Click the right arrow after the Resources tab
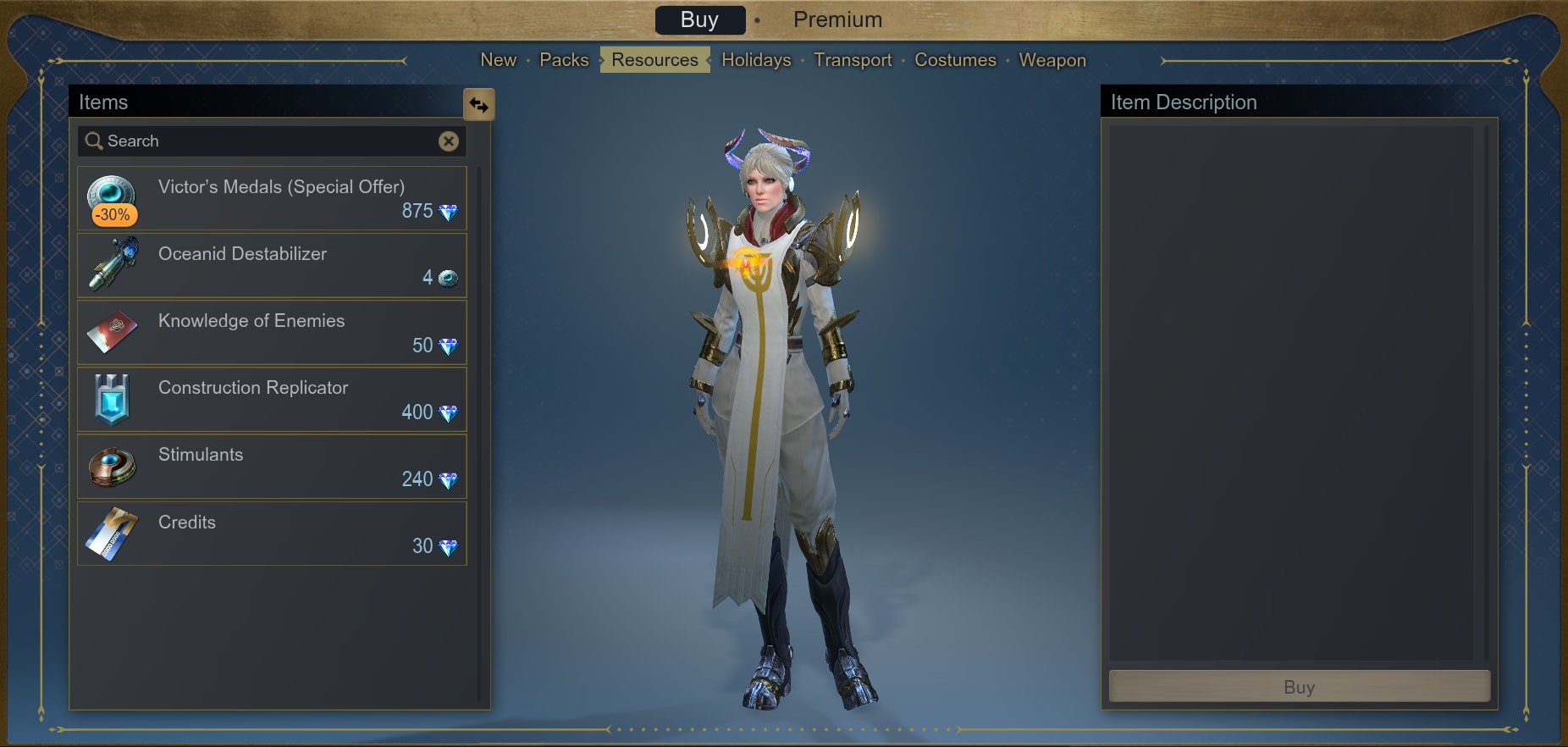 coord(708,60)
